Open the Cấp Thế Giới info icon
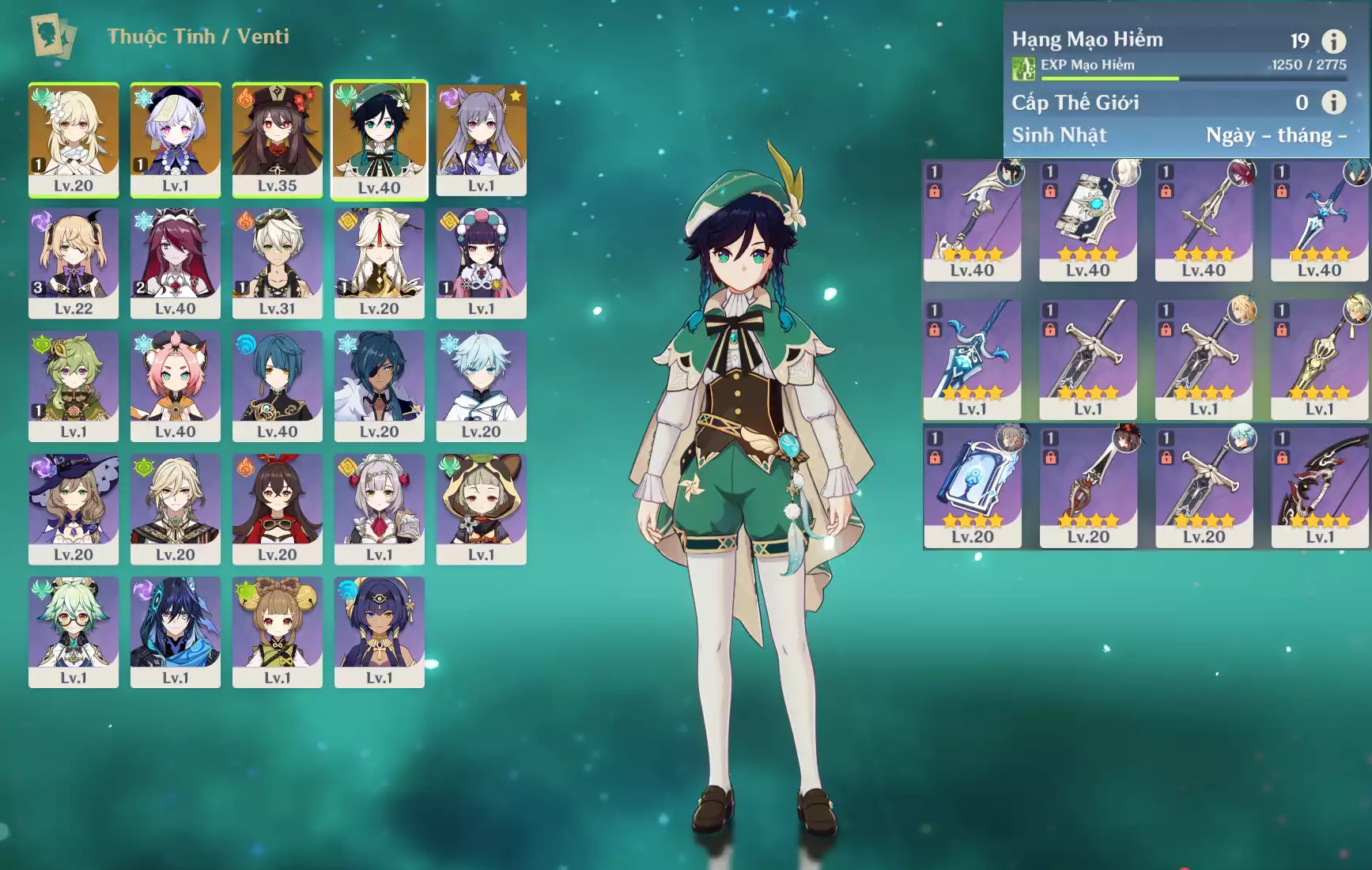The image size is (1372, 870). pos(1333,102)
